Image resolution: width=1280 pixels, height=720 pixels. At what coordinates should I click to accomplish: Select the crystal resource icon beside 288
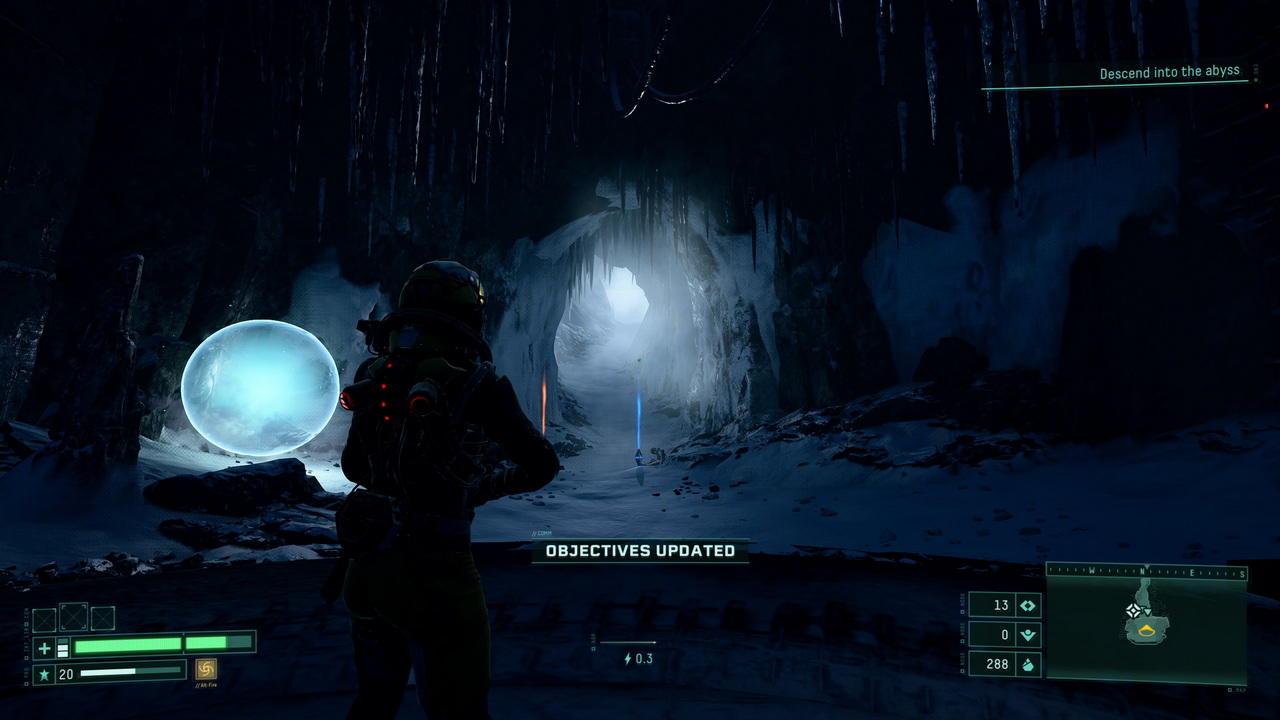(1028, 664)
